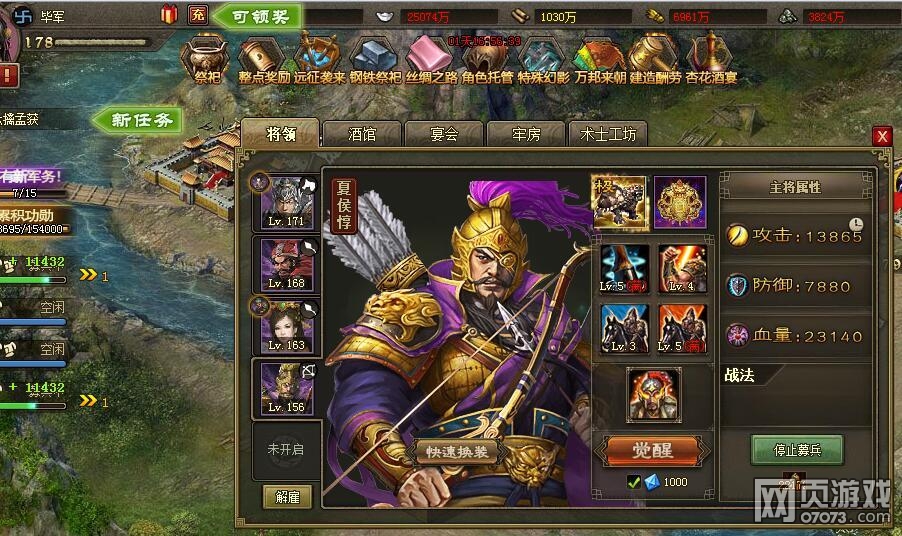Click the 解雇 dismiss button
Screen dimensions: 902x536
point(287,496)
